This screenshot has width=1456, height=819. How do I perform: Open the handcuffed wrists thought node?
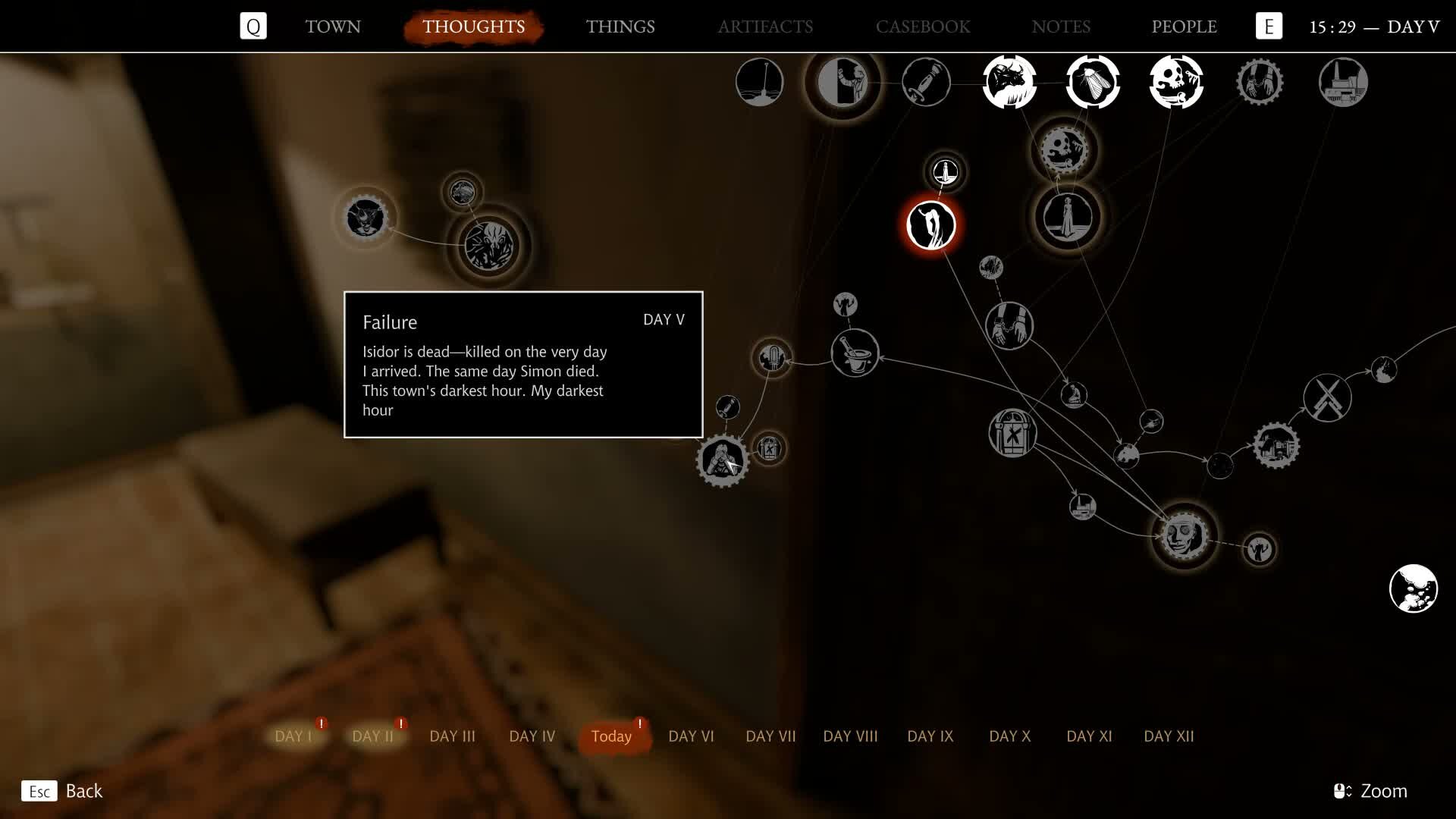(x=1009, y=326)
